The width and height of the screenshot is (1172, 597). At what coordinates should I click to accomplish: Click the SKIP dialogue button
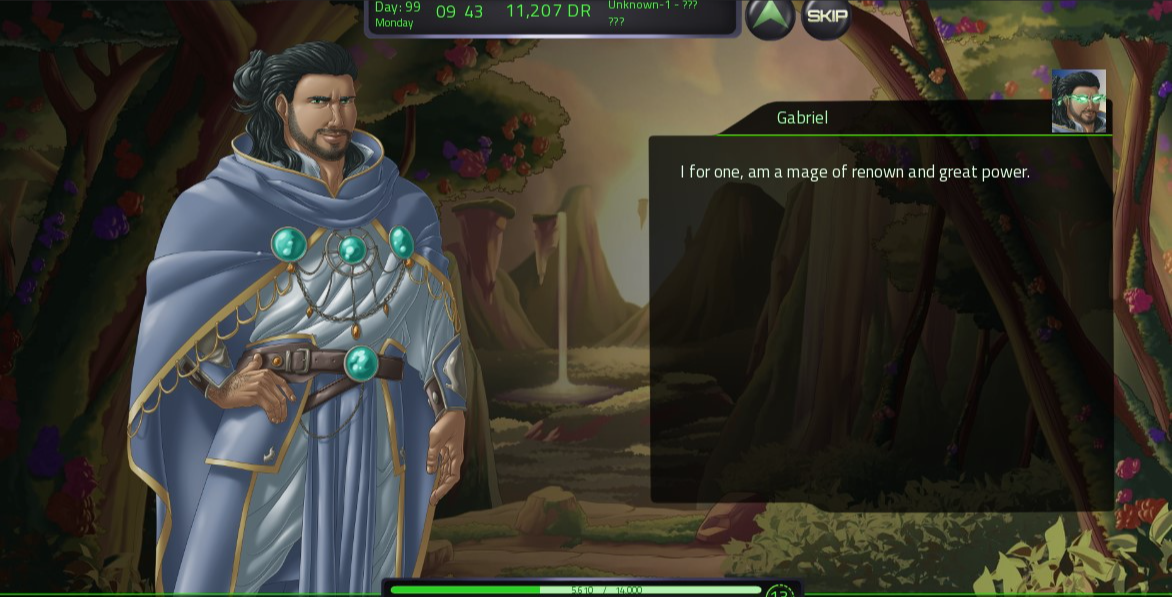pyautogui.click(x=826, y=16)
